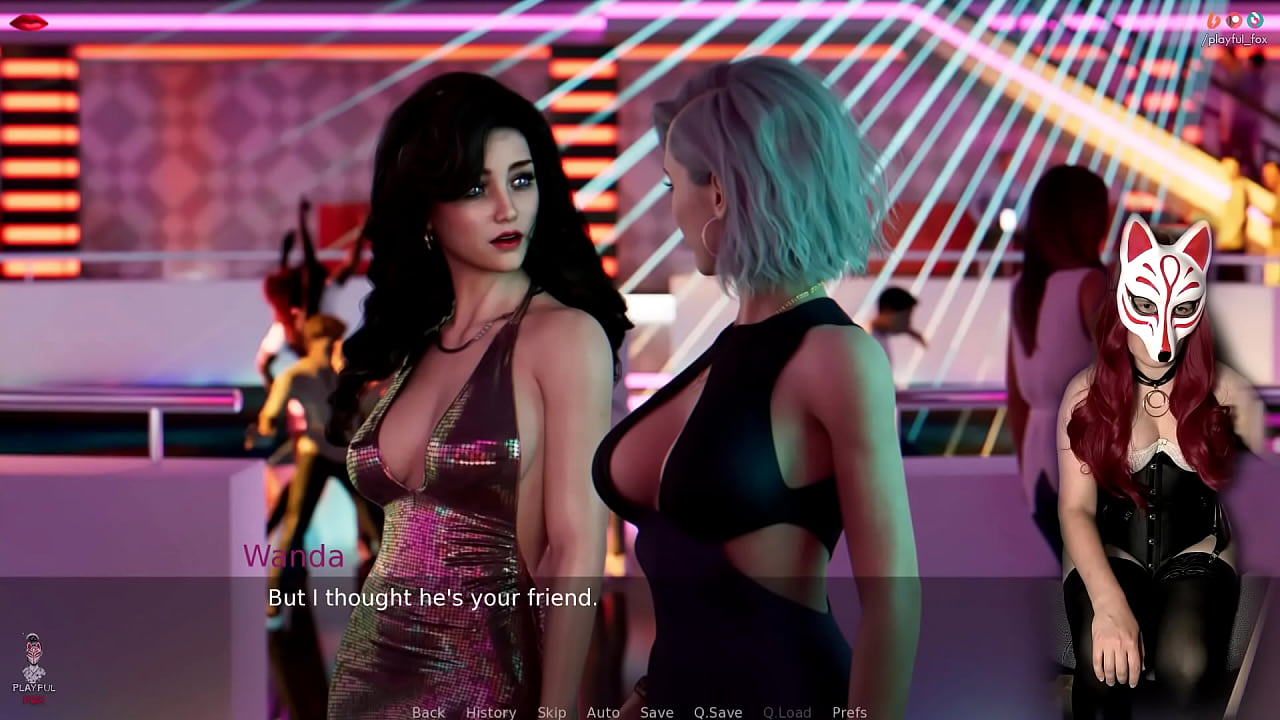
Task: Open the History dialogue log
Action: tap(490, 712)
